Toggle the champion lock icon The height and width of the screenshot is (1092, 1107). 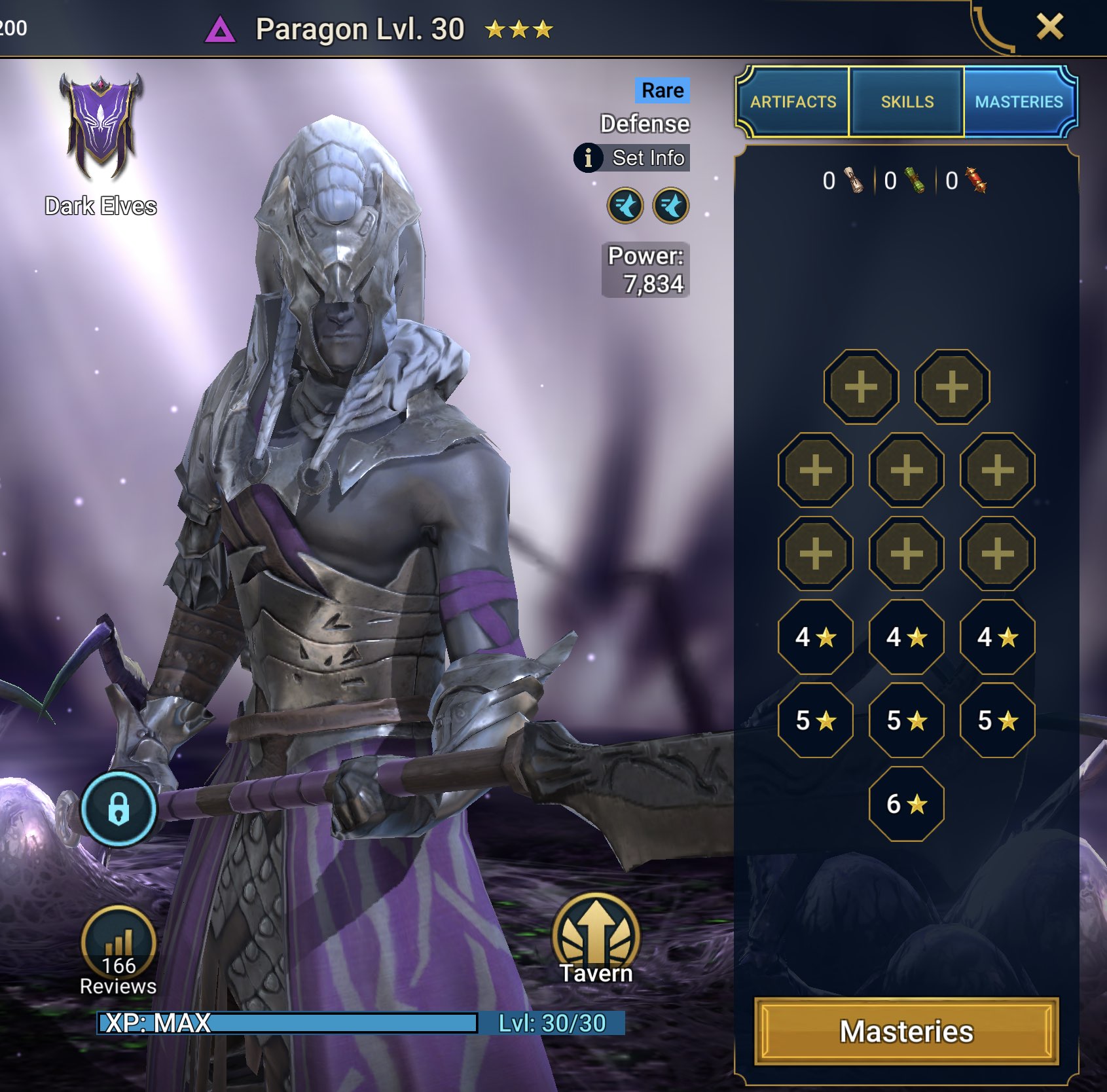pyautogui.click(x=120, y=808)
